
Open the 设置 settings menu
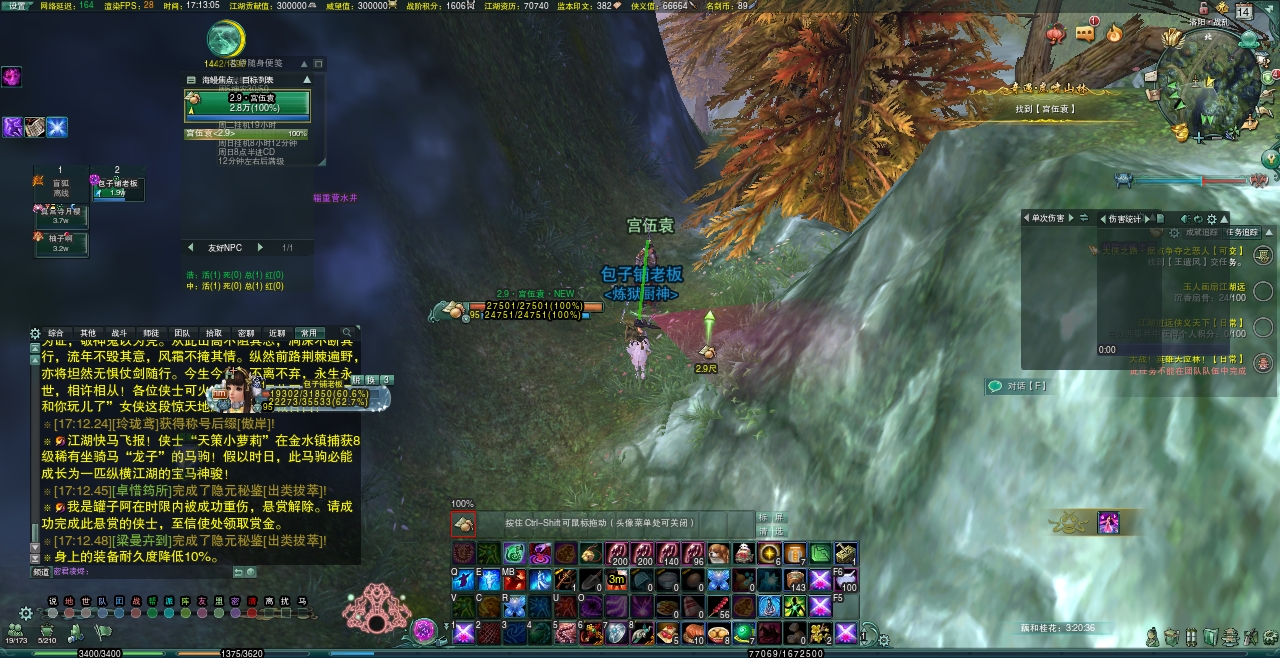(x=17, y=6)
